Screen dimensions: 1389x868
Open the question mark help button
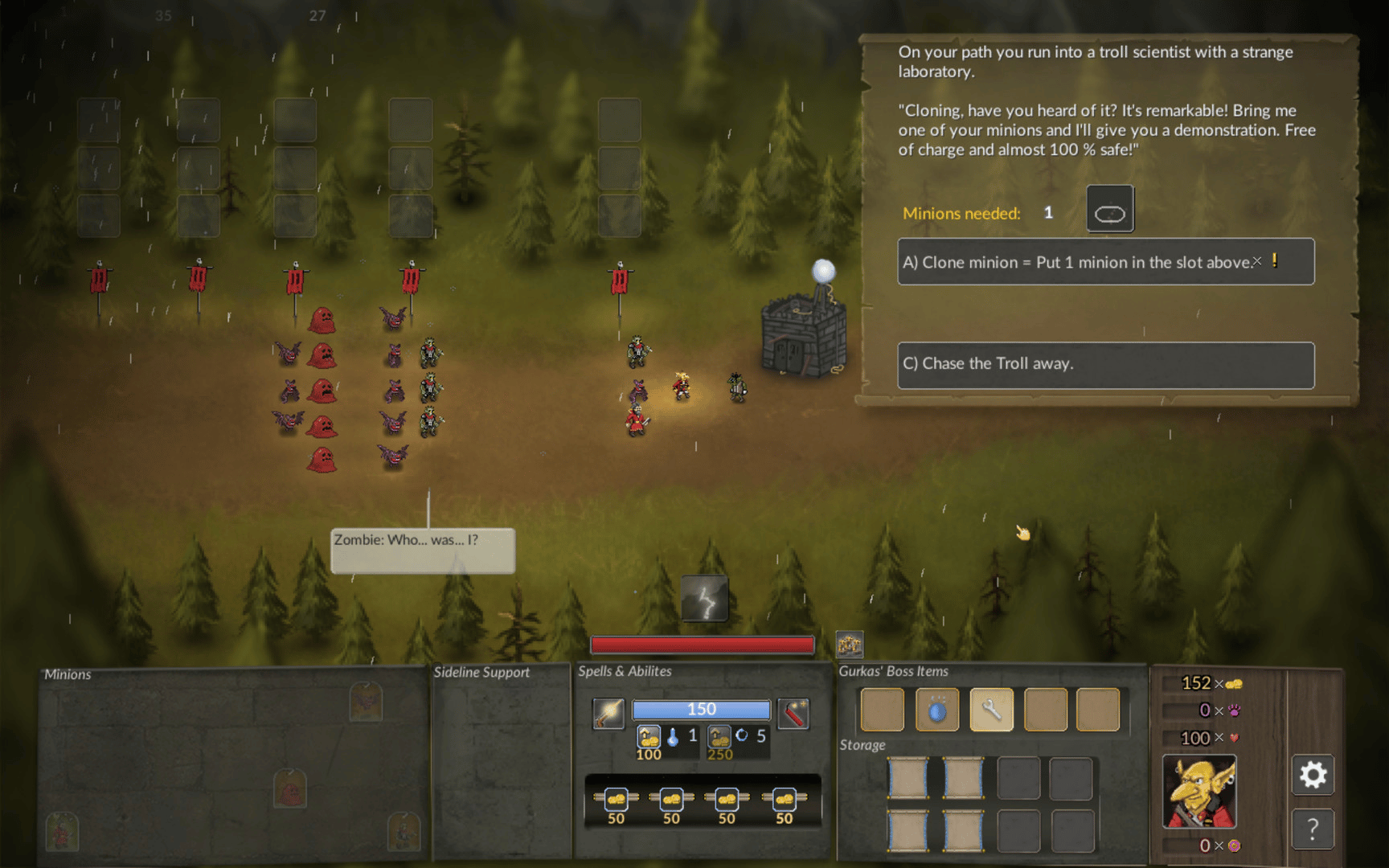click(x=1313, y=829)
